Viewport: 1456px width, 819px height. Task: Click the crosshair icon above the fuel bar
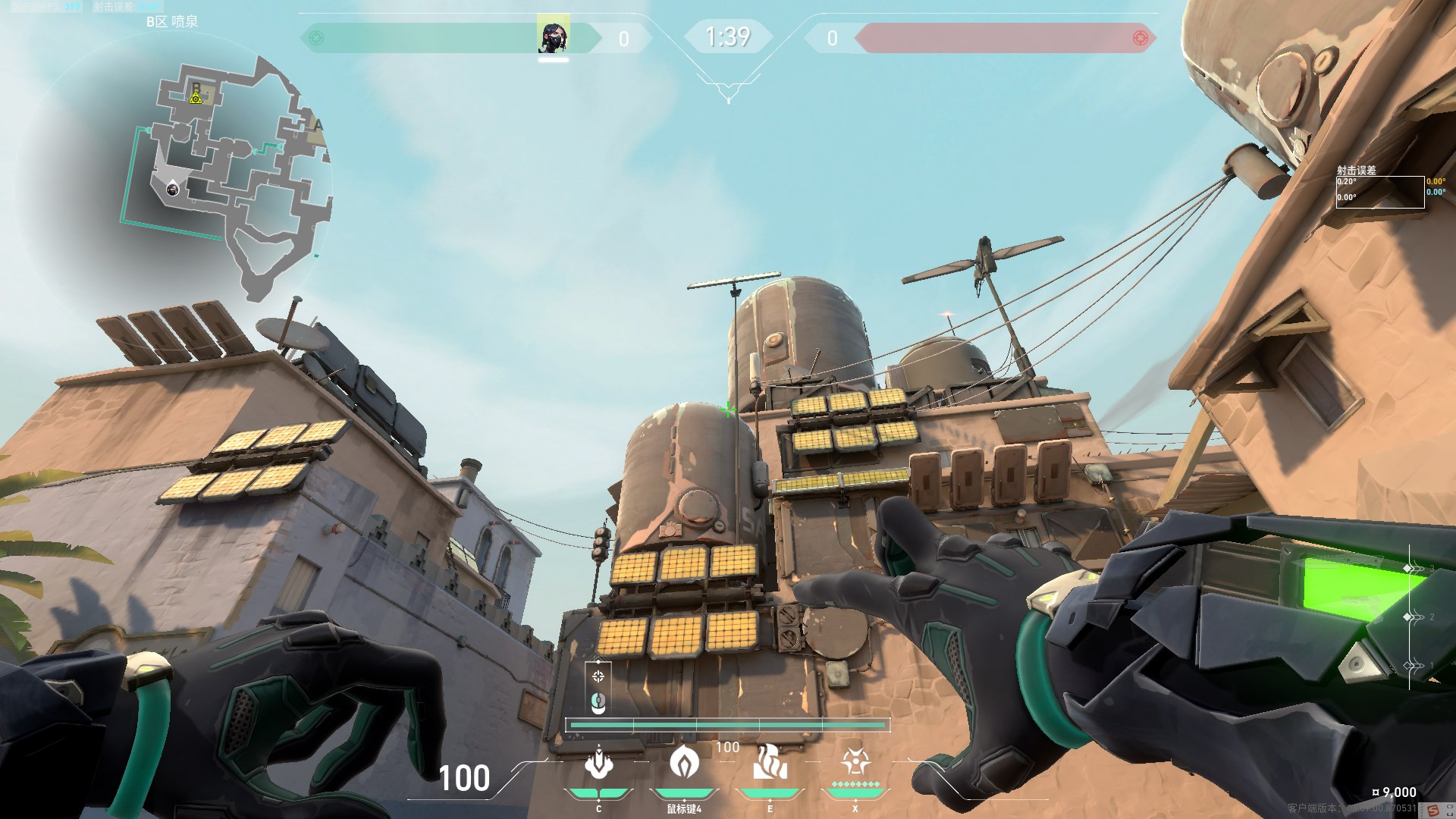[x=598, y=676]
